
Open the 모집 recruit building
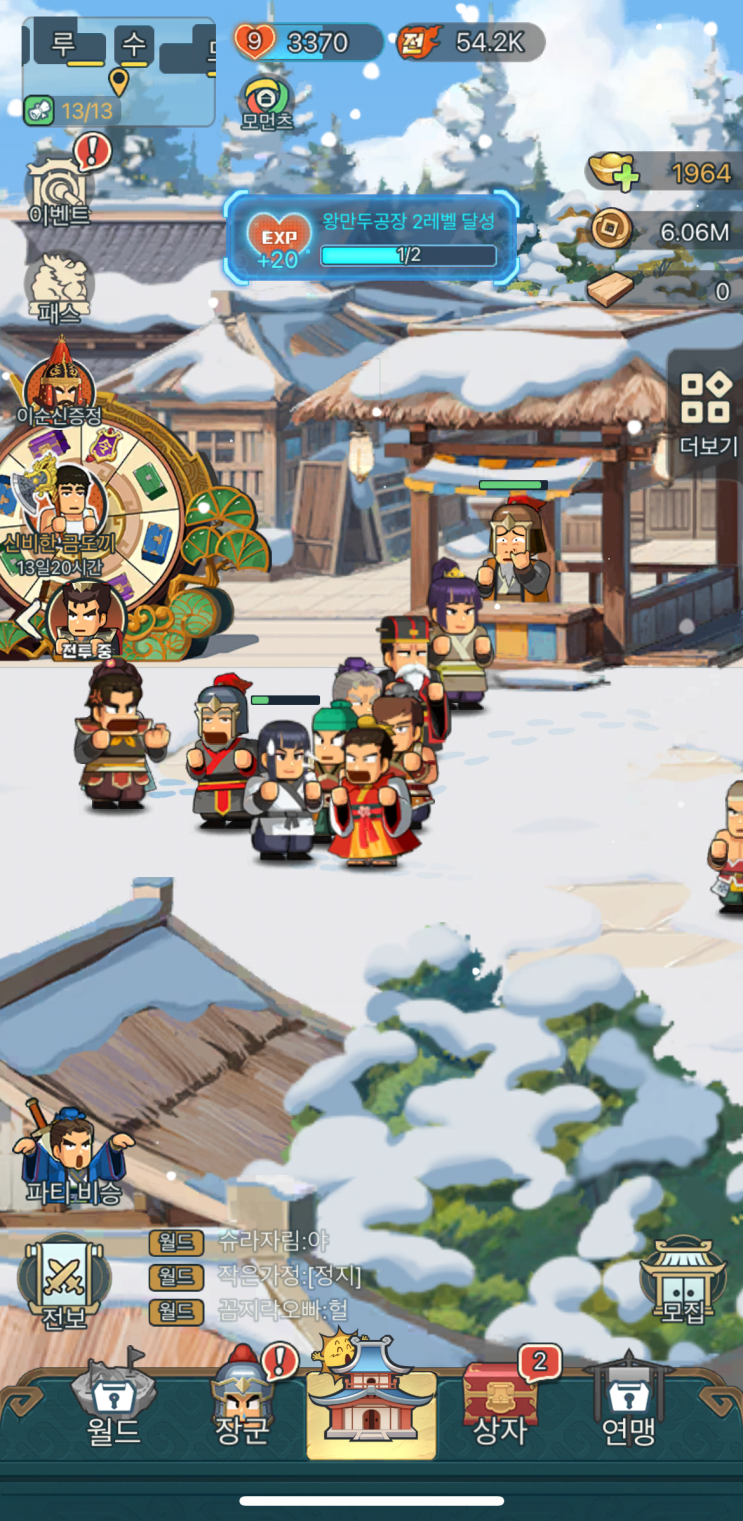682,1281
